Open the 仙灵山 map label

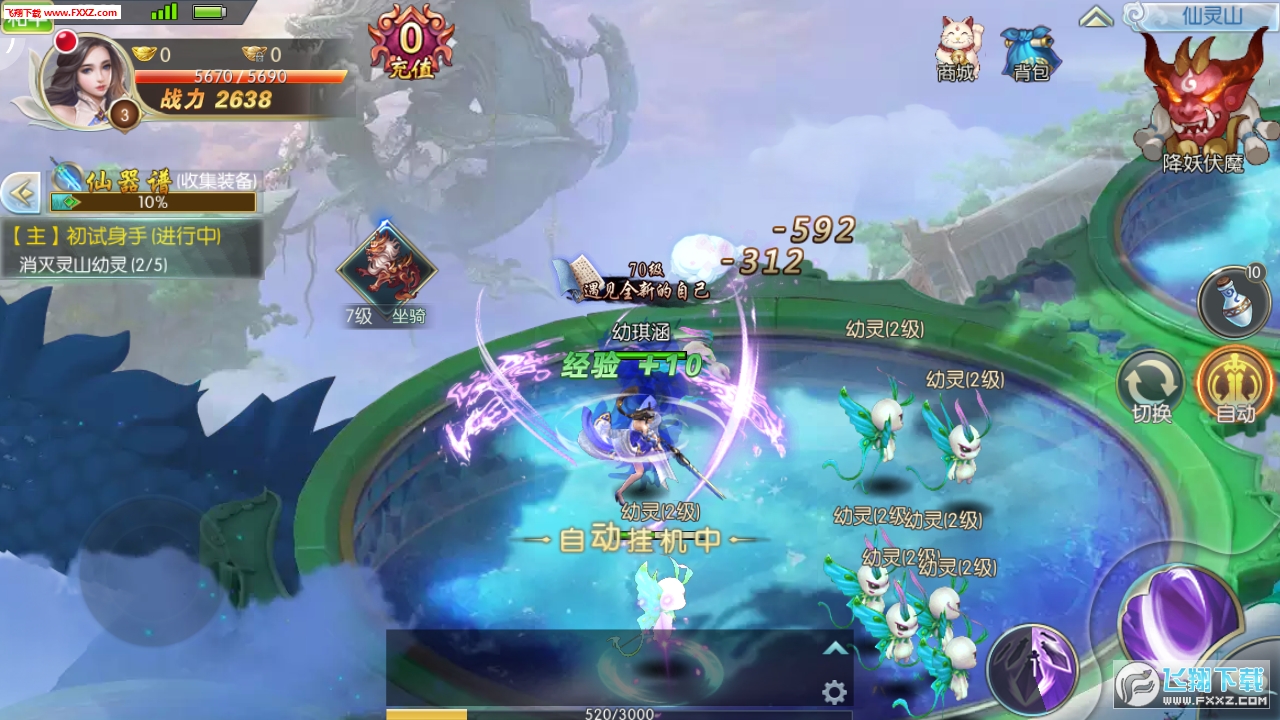[x=1198, y=16]
